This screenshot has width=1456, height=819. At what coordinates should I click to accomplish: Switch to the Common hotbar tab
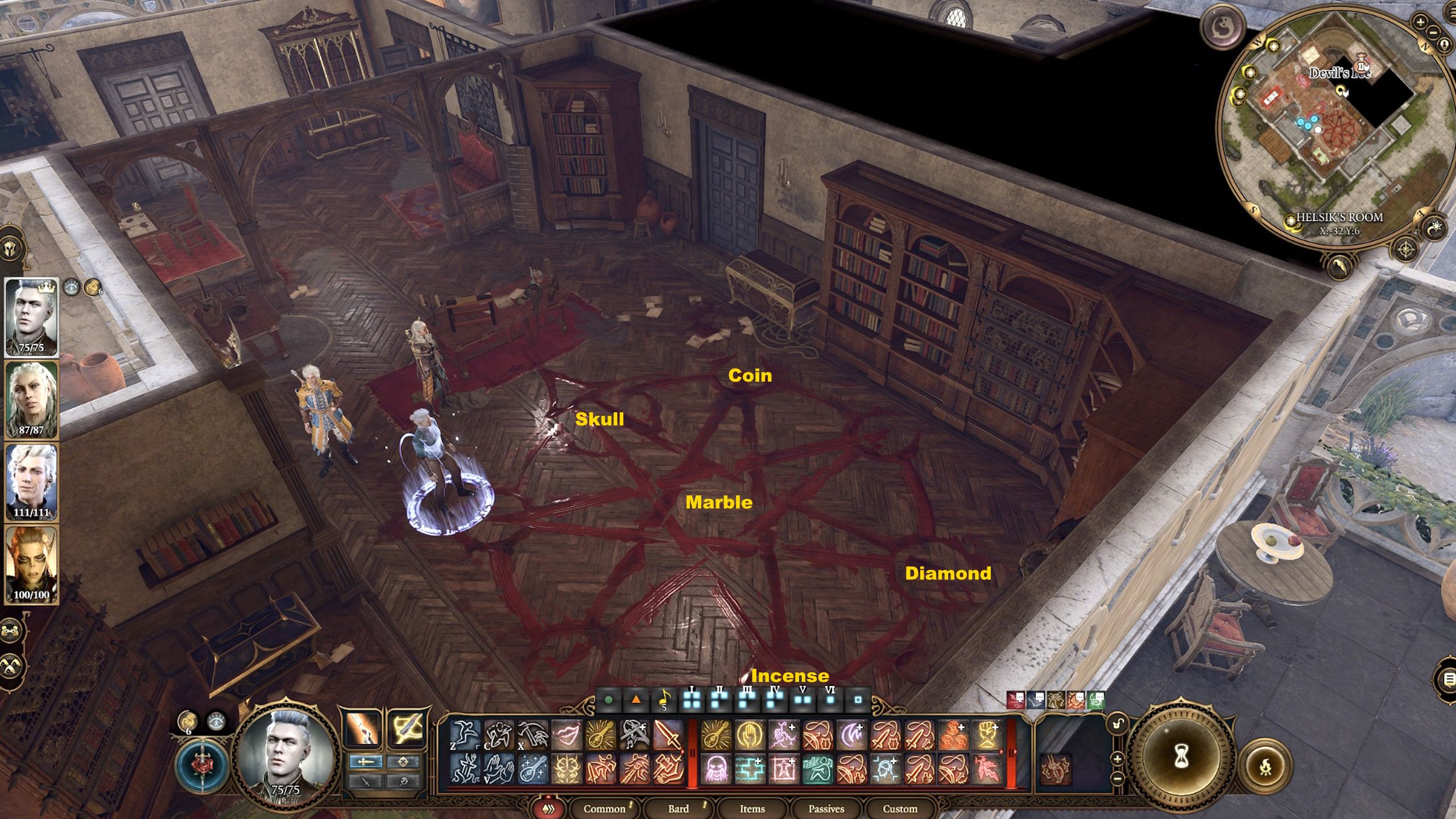[603, 808]
